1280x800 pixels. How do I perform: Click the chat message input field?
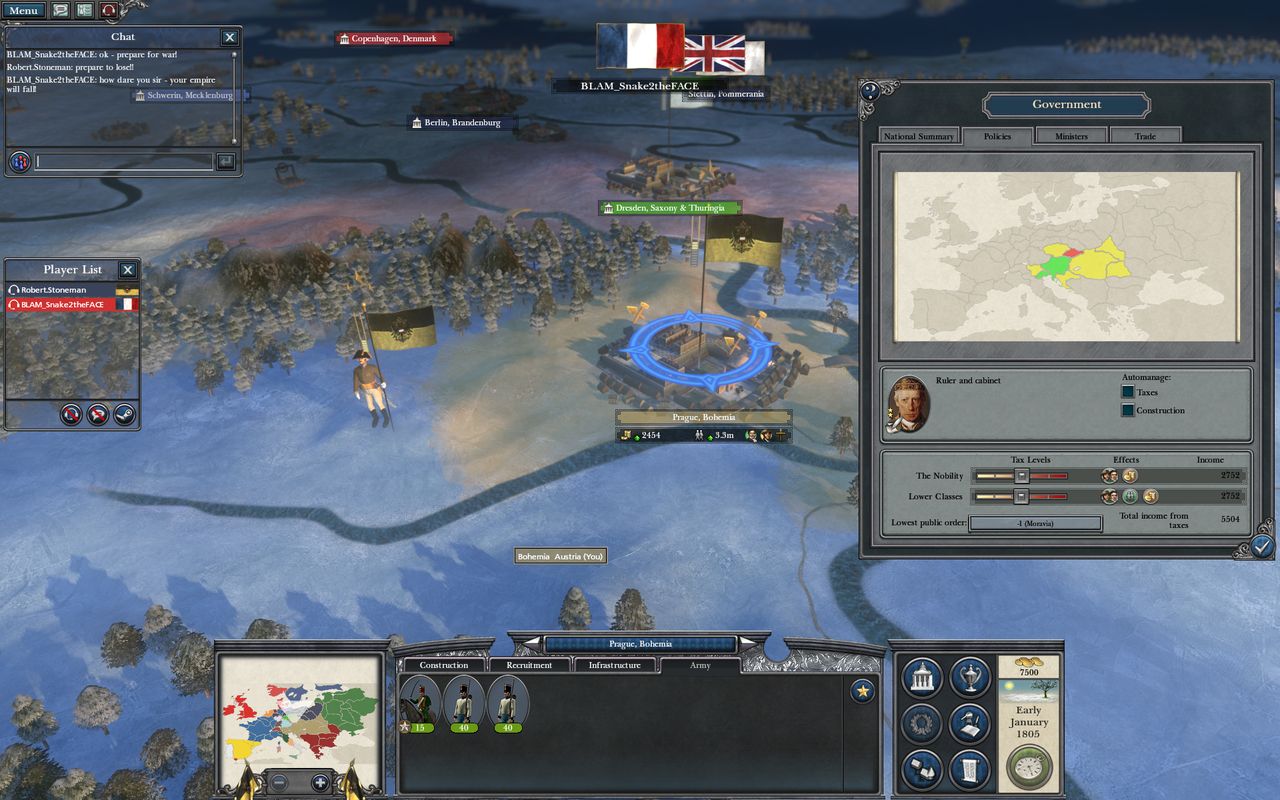point(124,161)
